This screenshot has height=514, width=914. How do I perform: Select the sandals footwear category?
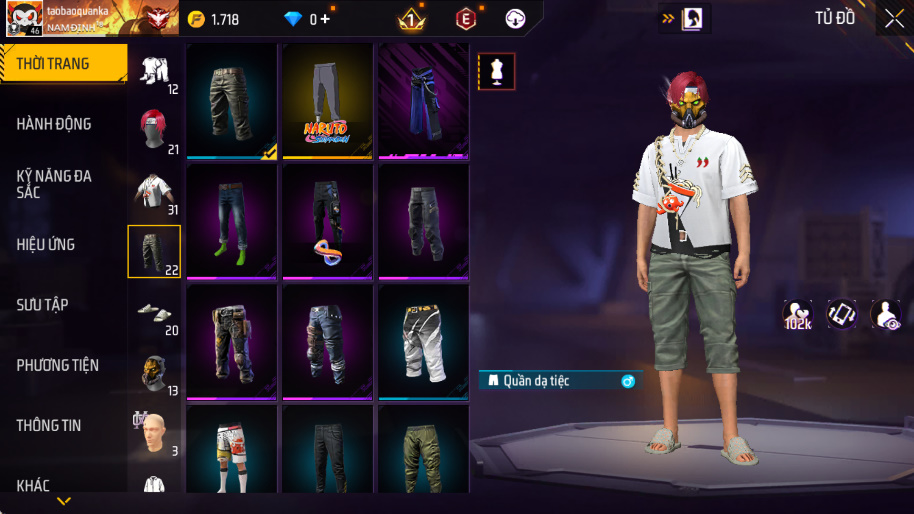tap(154, 311)
